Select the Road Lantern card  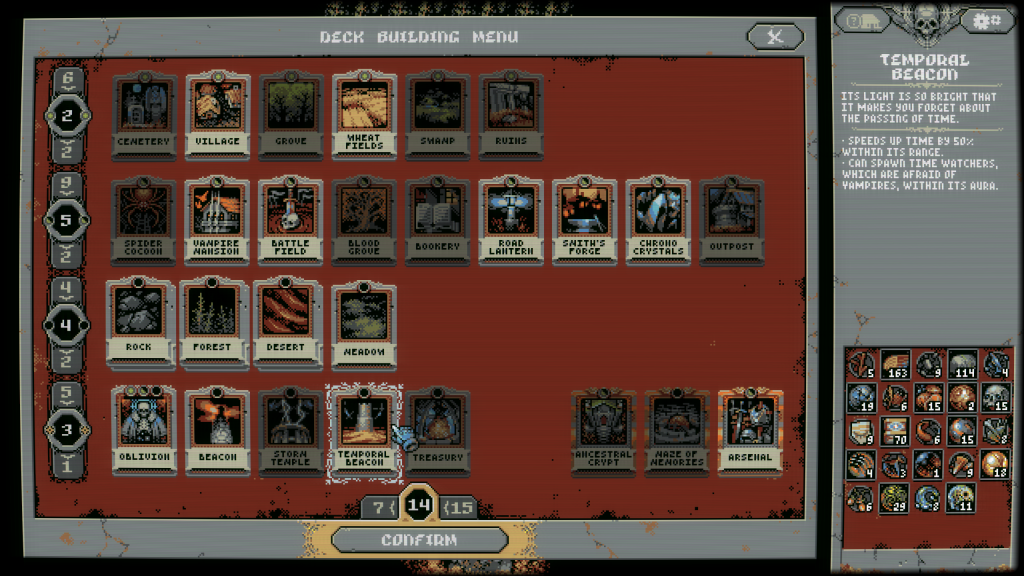(x=511, y=221)
